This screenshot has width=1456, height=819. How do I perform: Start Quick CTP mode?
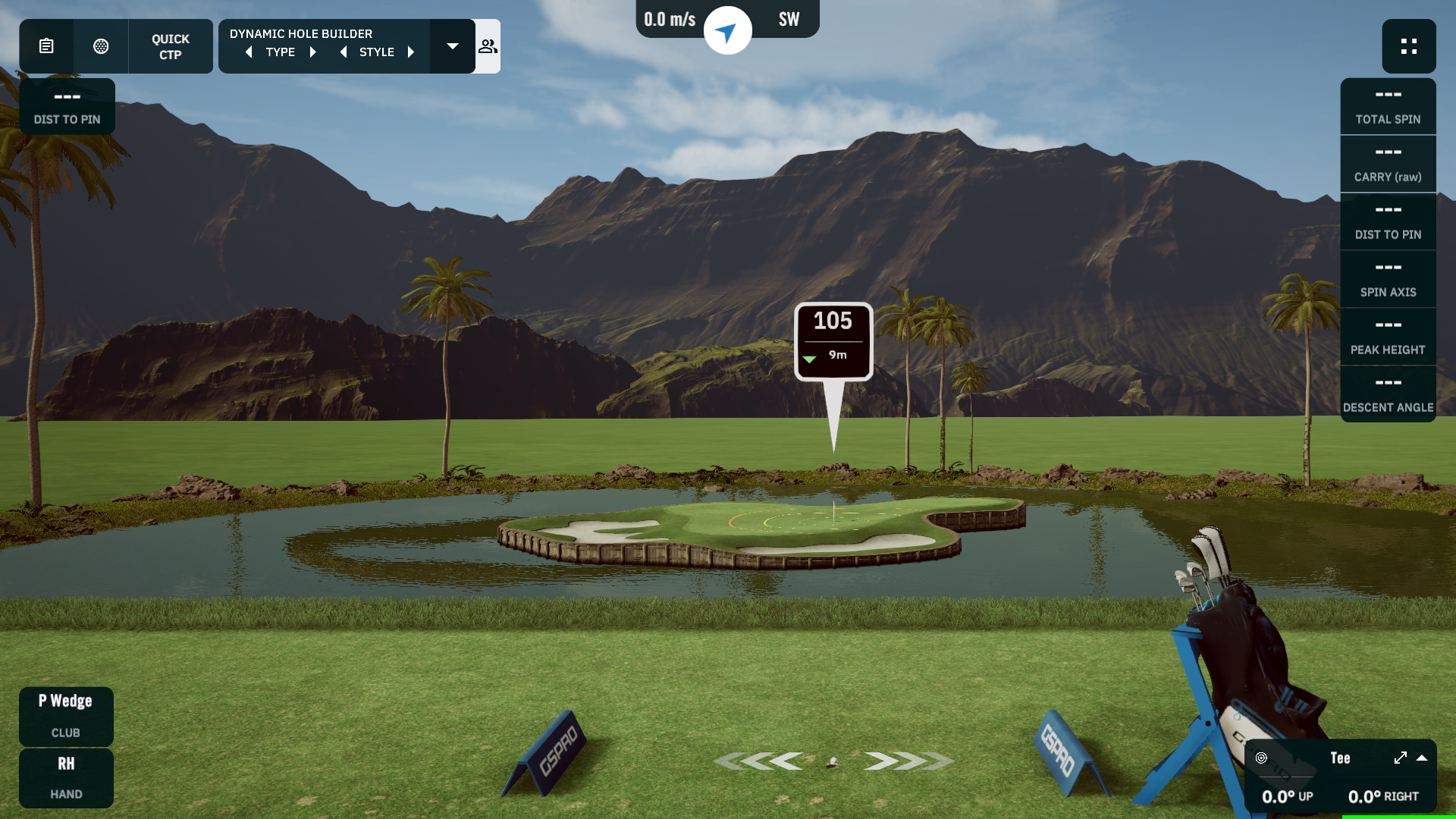pos(171,46)
